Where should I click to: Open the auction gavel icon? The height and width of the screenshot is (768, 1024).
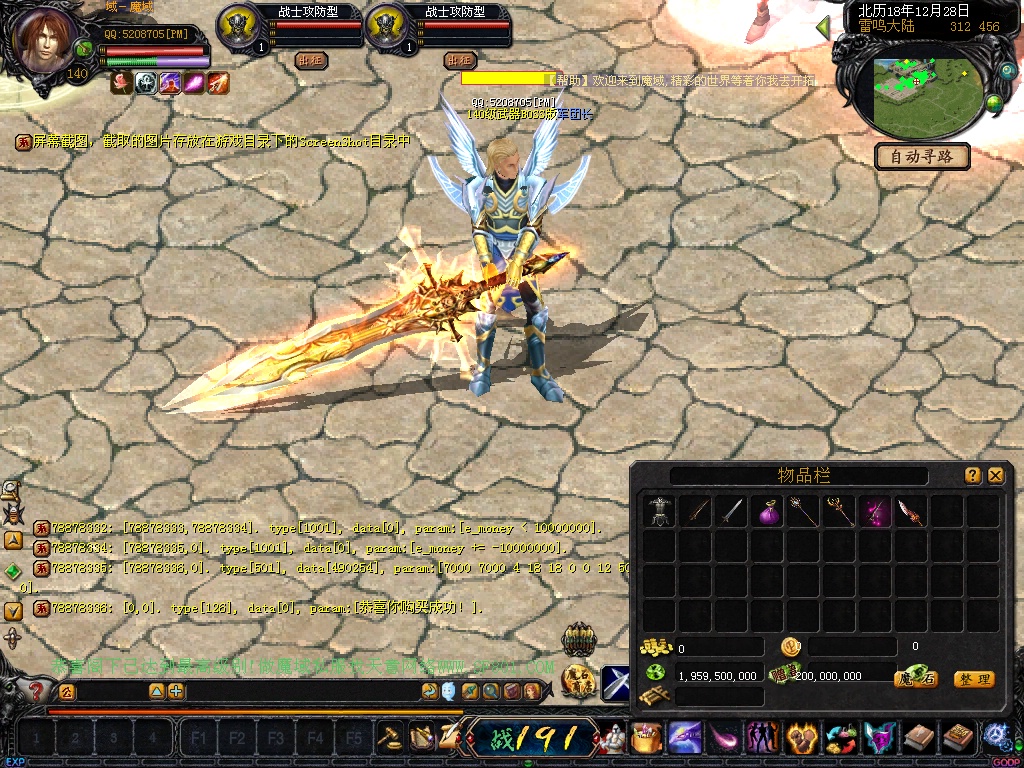coord(388,738)
